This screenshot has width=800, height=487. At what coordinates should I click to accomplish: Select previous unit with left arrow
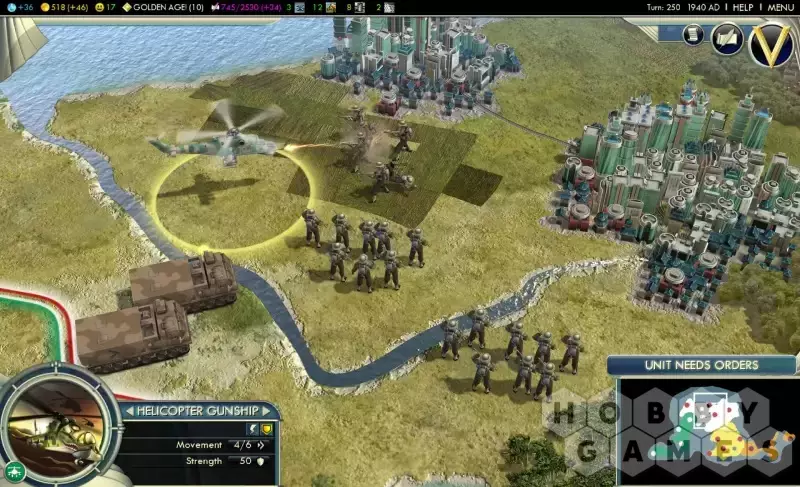(x=128, y=411)
